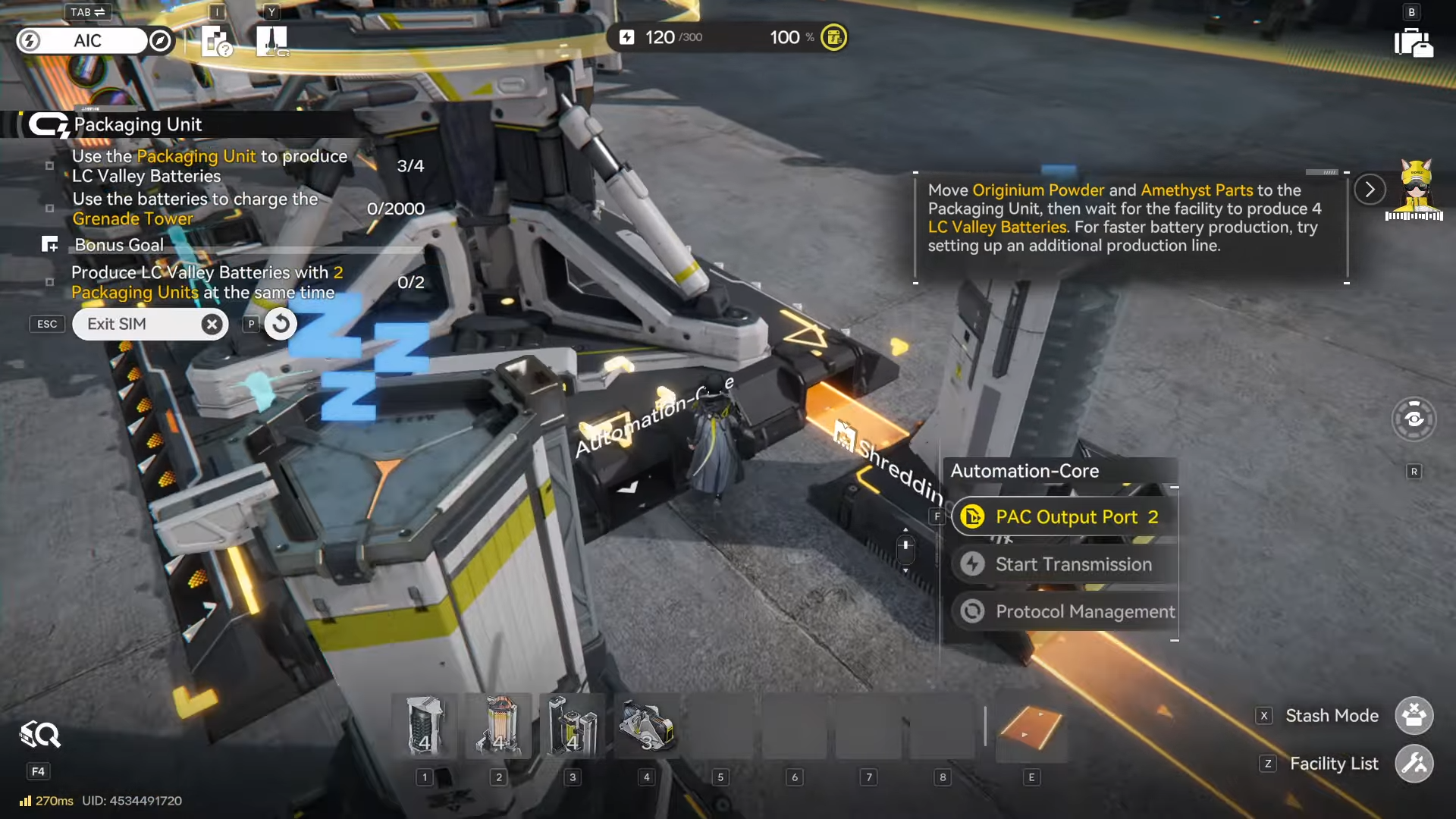The height and width of the screenshot is (819, 1456).
Task: Select the orange-core facility in slot 2
Action: coord(498,726)
